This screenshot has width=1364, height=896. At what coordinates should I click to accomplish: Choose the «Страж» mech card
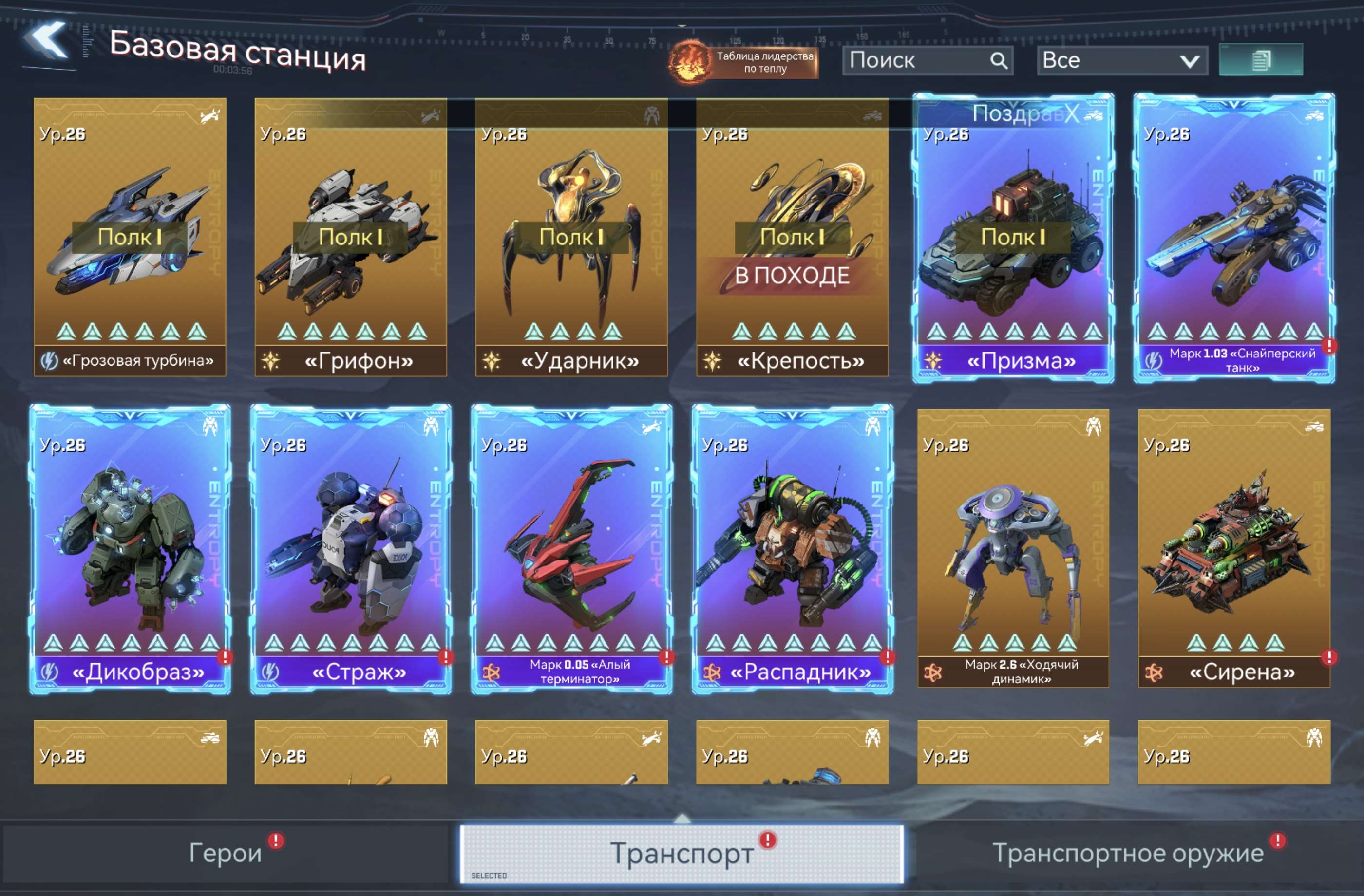351,548
